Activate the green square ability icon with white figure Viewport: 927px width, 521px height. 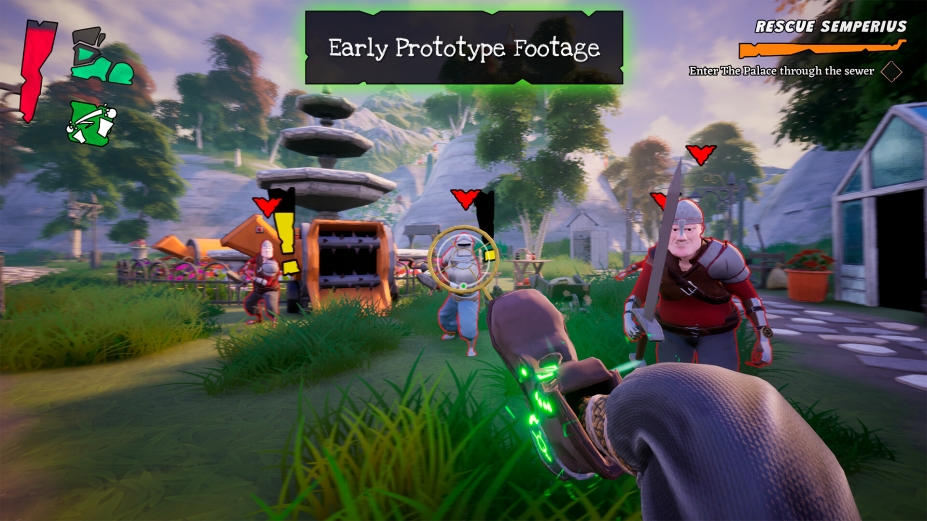point(88,122)
